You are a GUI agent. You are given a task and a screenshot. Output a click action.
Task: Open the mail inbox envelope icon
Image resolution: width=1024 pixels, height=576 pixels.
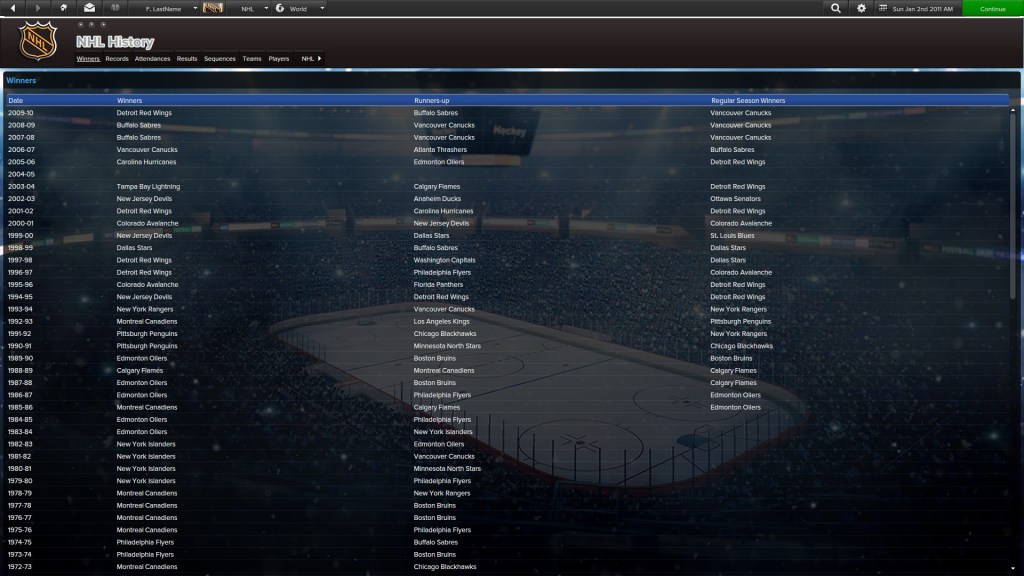tap(89, 8)
